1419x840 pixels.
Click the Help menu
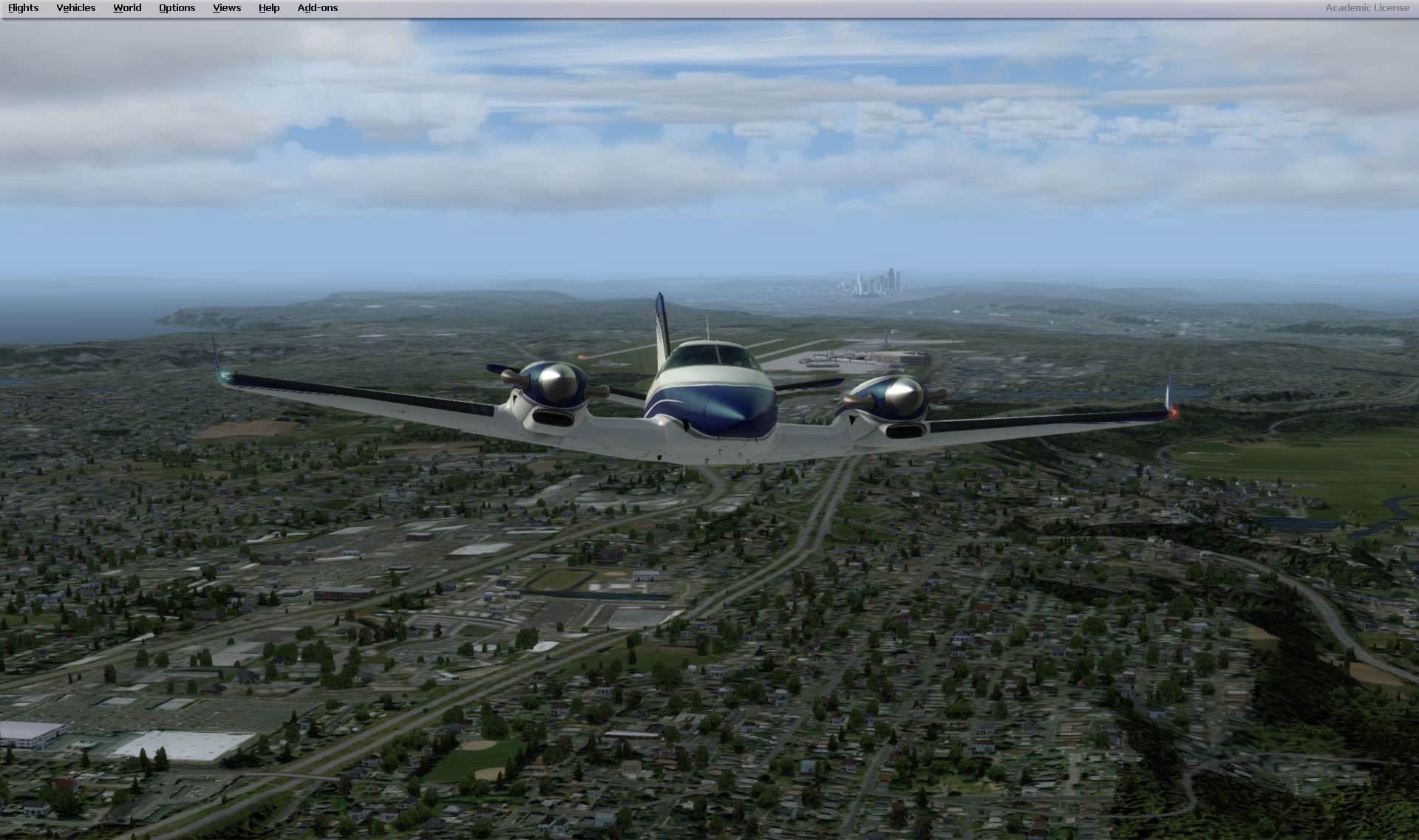[269, 8]
